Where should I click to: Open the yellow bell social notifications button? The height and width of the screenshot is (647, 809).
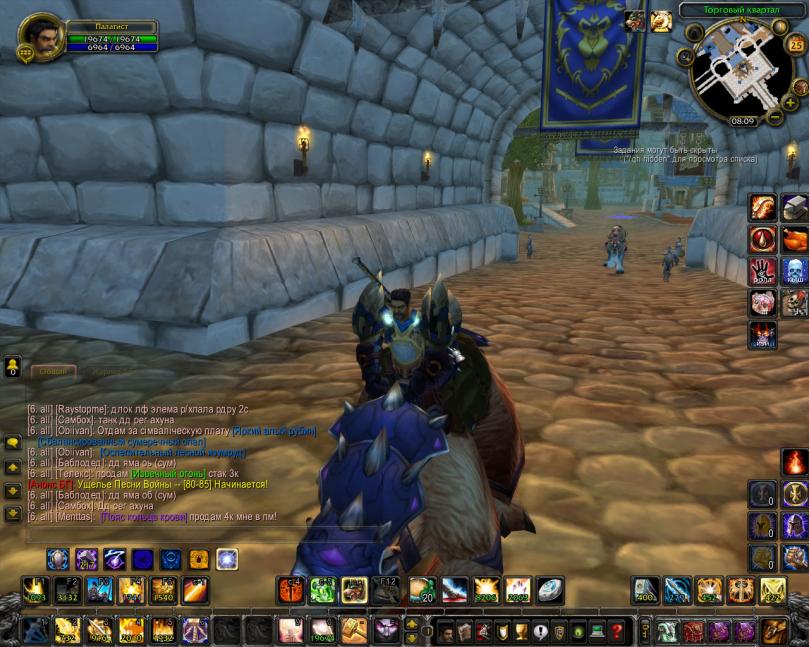tap(13, 366)
